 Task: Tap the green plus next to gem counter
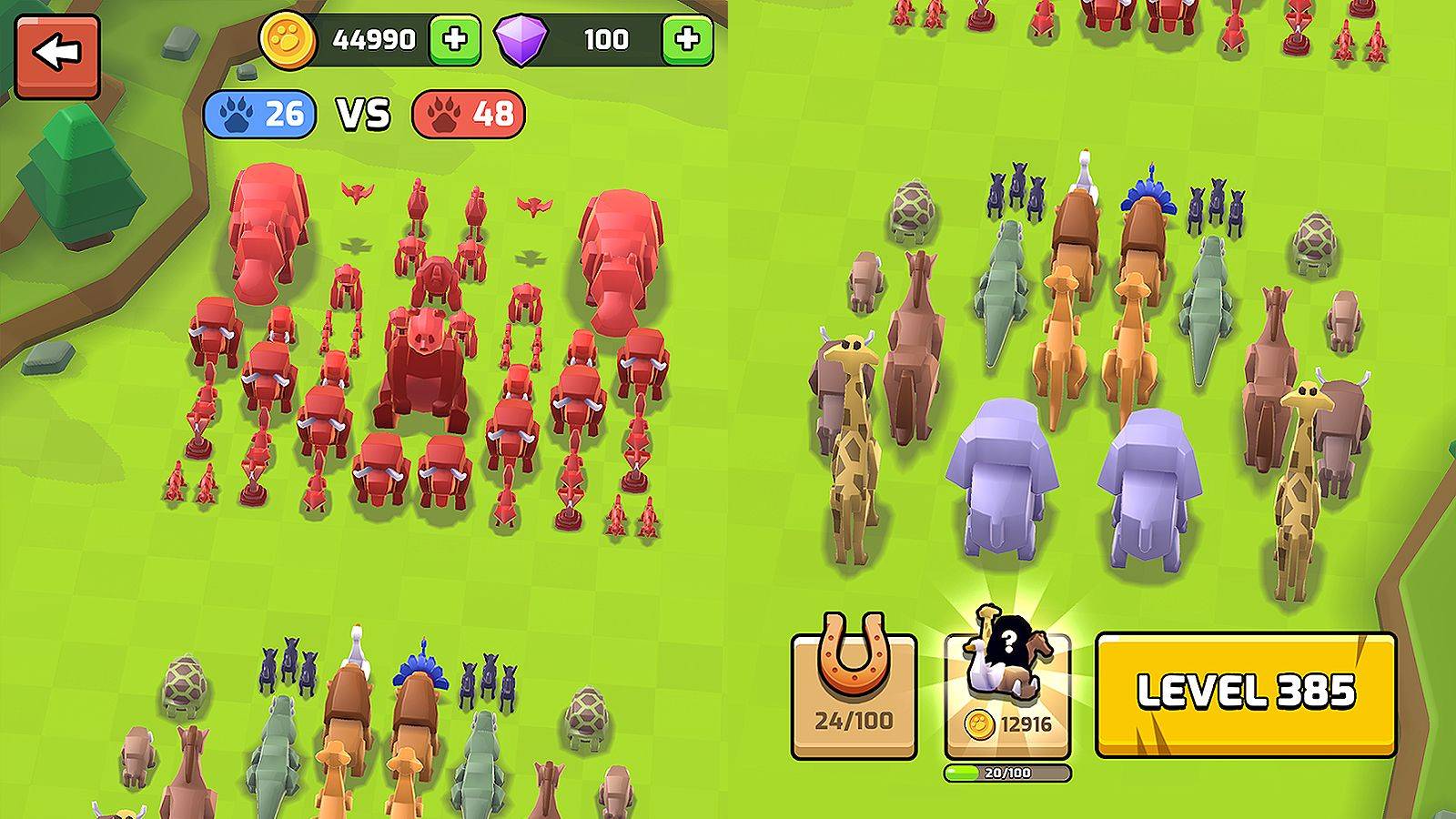click(688, 39)
